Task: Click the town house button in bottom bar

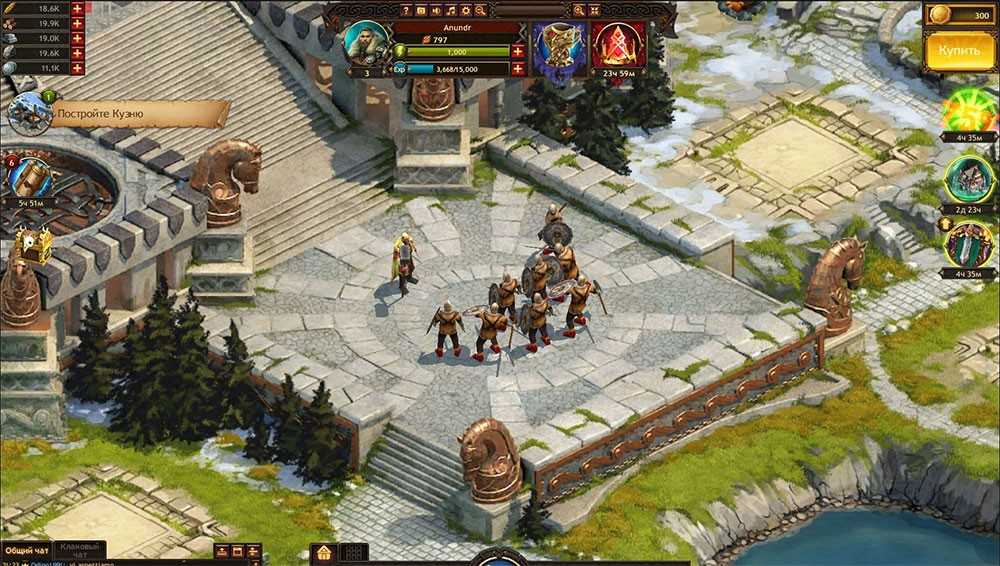Action: (x=323, y=553)
